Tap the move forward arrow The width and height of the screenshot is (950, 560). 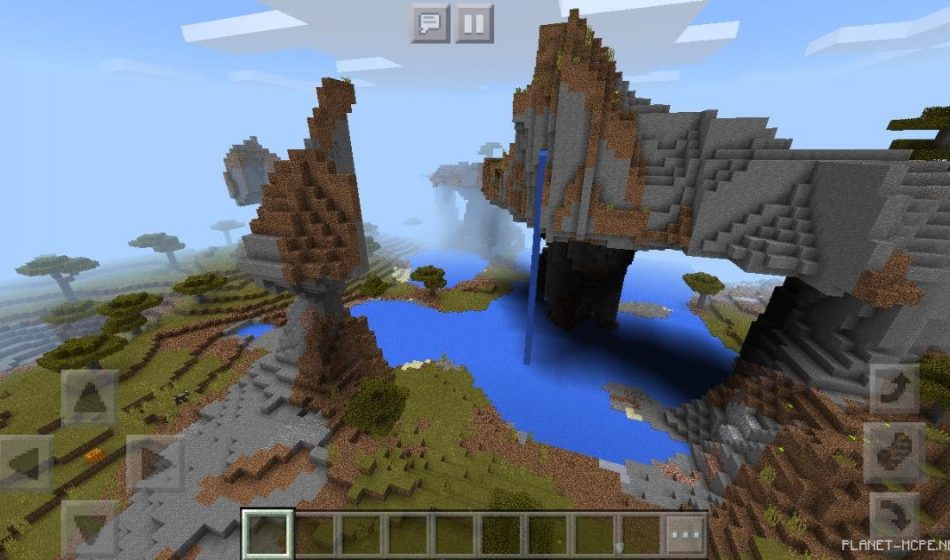click(x=90, y=398)
